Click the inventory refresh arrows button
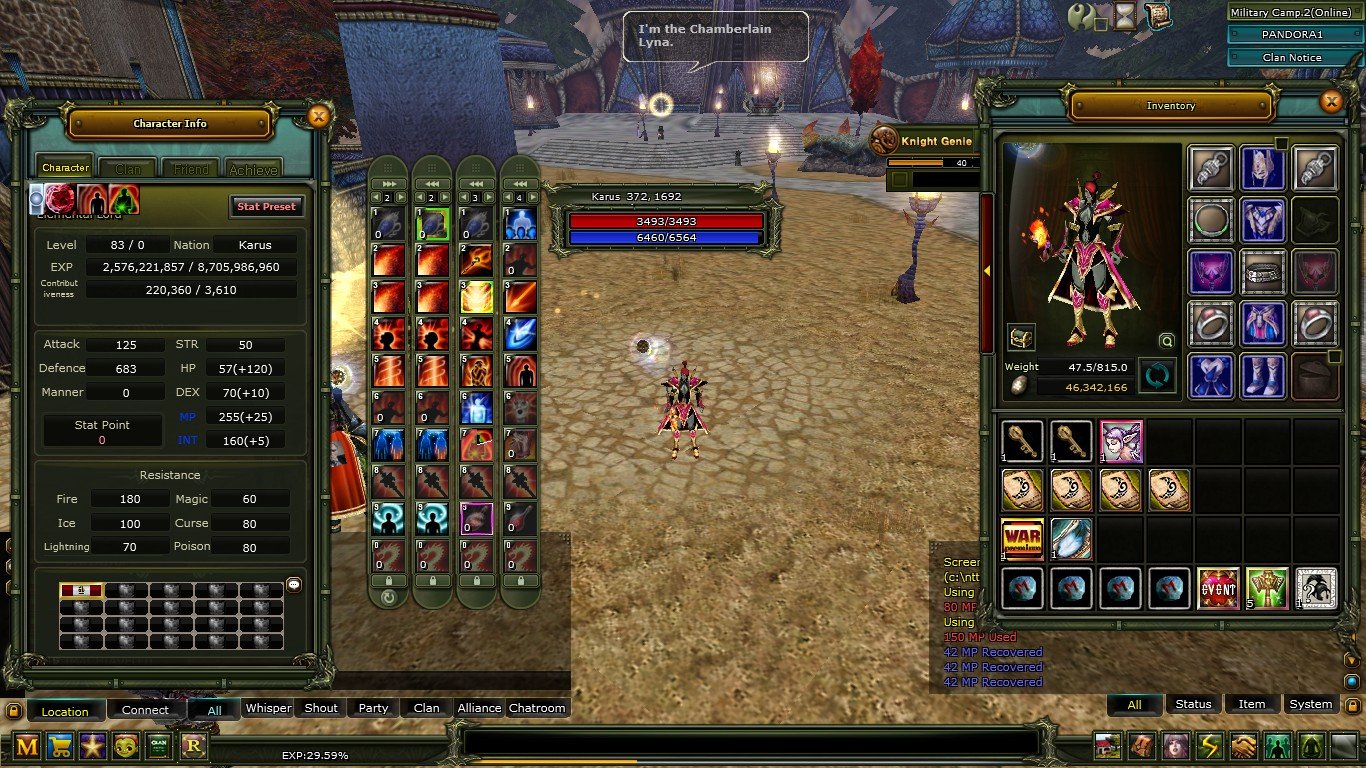The width and height of the screenshot is (1366, 768). pos(1157,376)
